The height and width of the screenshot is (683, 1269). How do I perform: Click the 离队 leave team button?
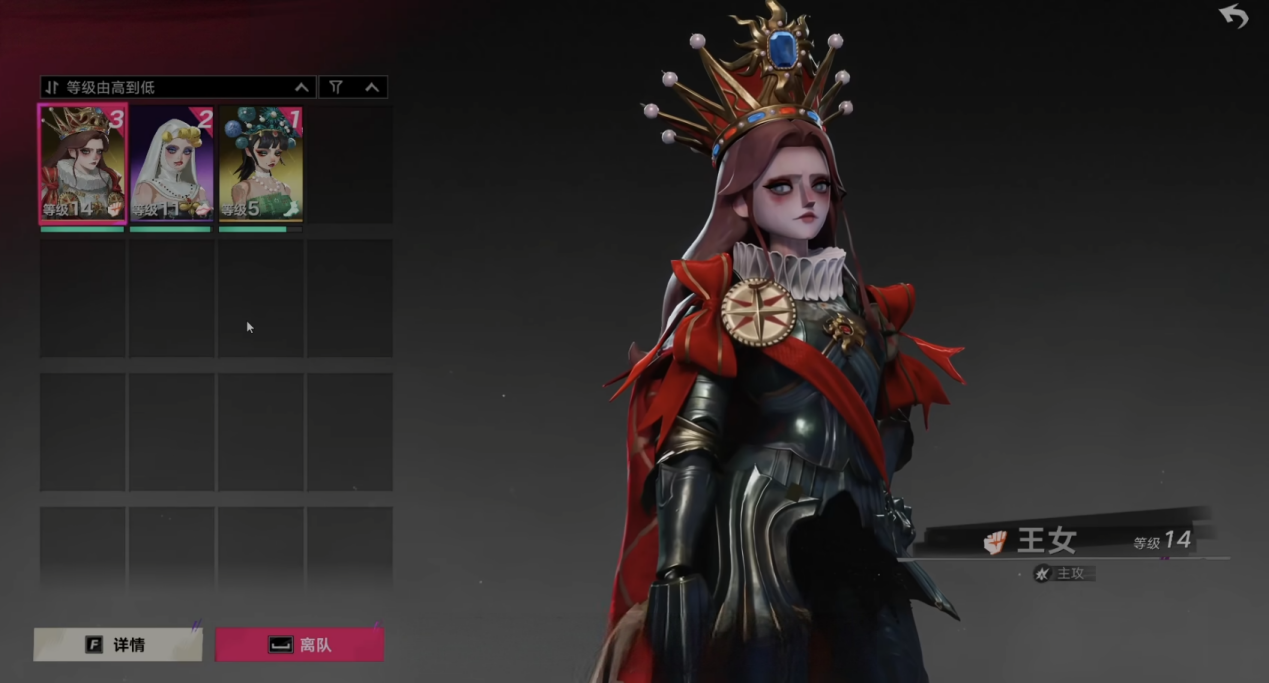[300, 645]
